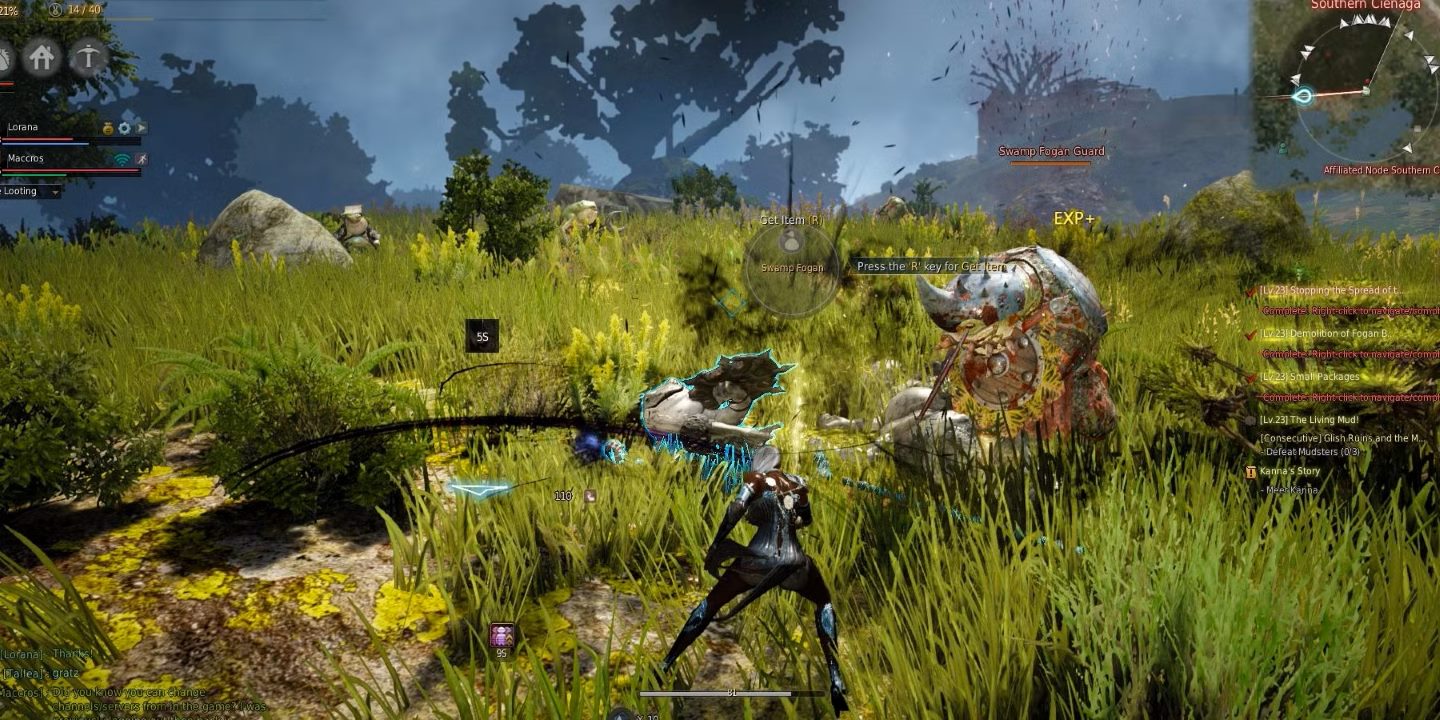The width and height of the screenshot is (1440, 720).
Task: Toggle the checkmark on Demolition of Fogan quest
Action: coord(1250,334)
